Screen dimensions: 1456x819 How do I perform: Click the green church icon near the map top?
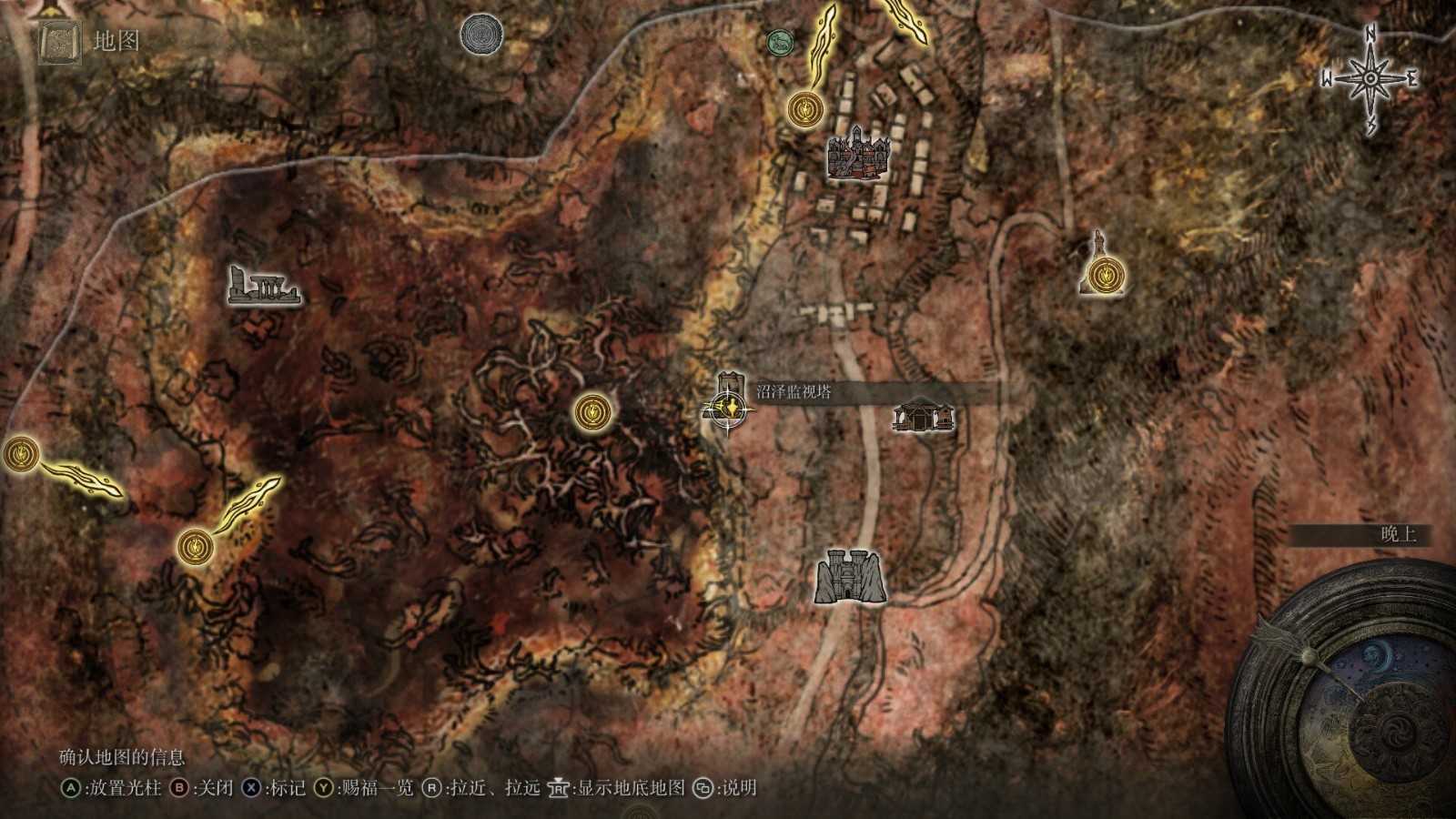[x=781, y=41]
